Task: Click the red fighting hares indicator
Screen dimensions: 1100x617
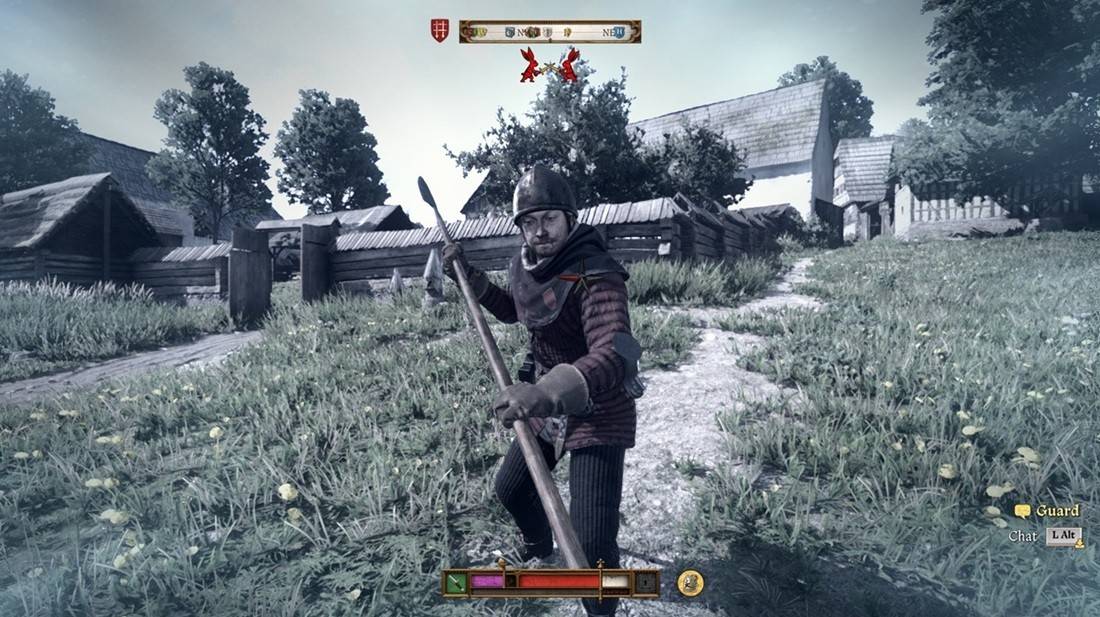Action: (549, 65)
